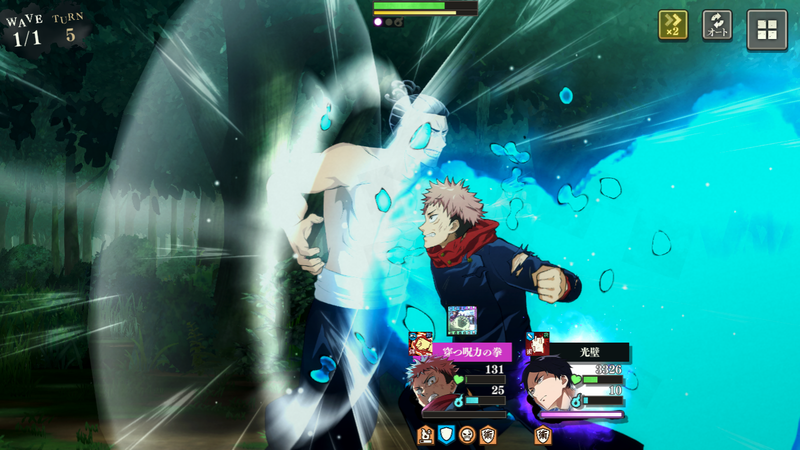The height and width of the screenshot is (450, 800).
Task: Select the skill card thumbnail above Itadori's banner
Action: [462, 321]
